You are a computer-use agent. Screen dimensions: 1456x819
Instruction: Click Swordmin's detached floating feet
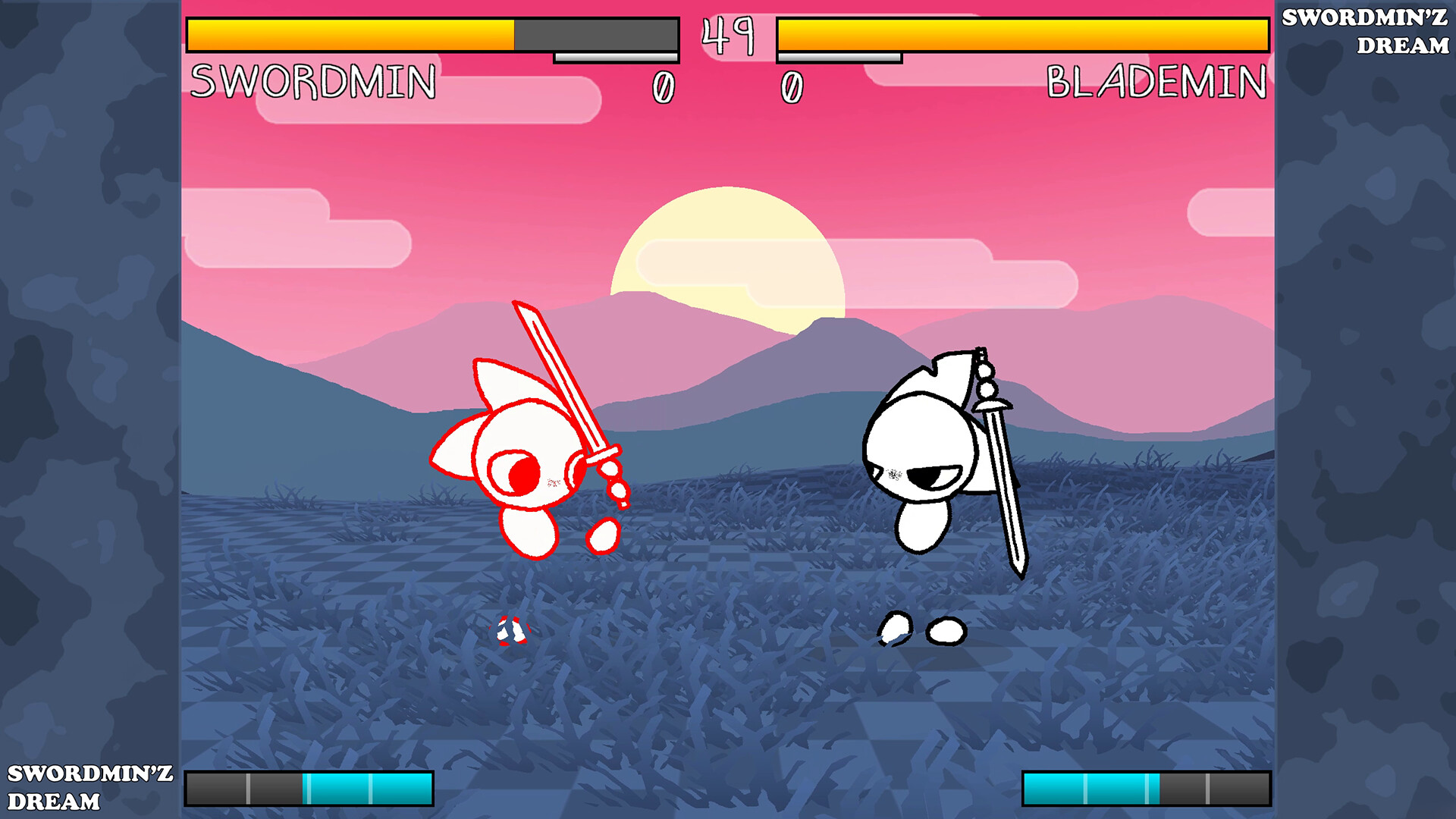coord(510,629)
